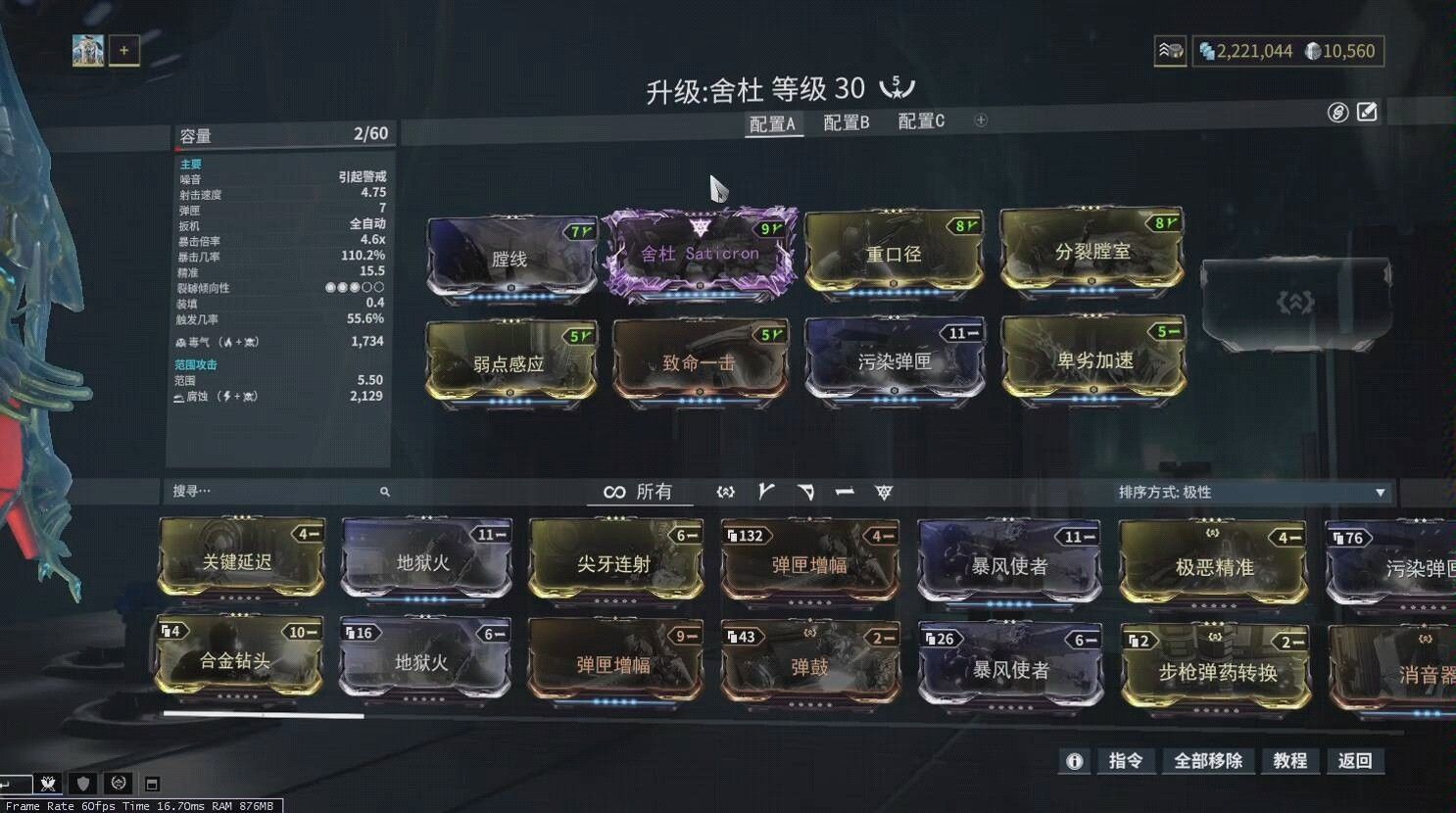Switch to the 配置C tab

pos(919,121)
